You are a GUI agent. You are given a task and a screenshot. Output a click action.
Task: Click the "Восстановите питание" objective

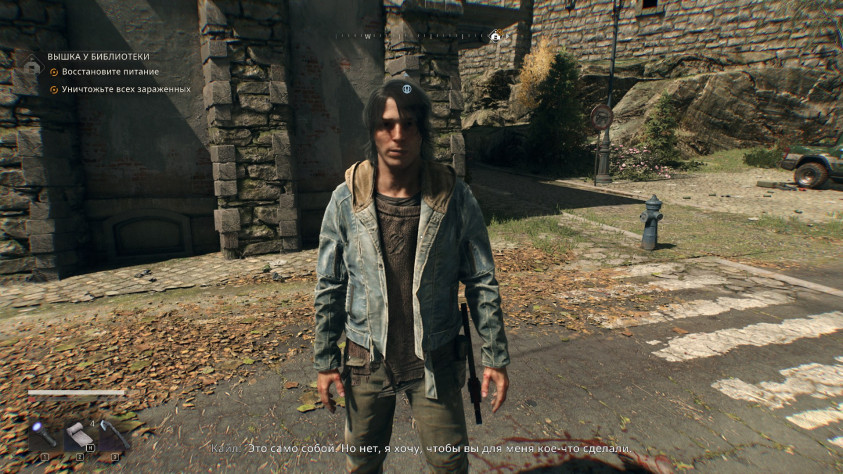pyautogui.click(x=110, y=72)
